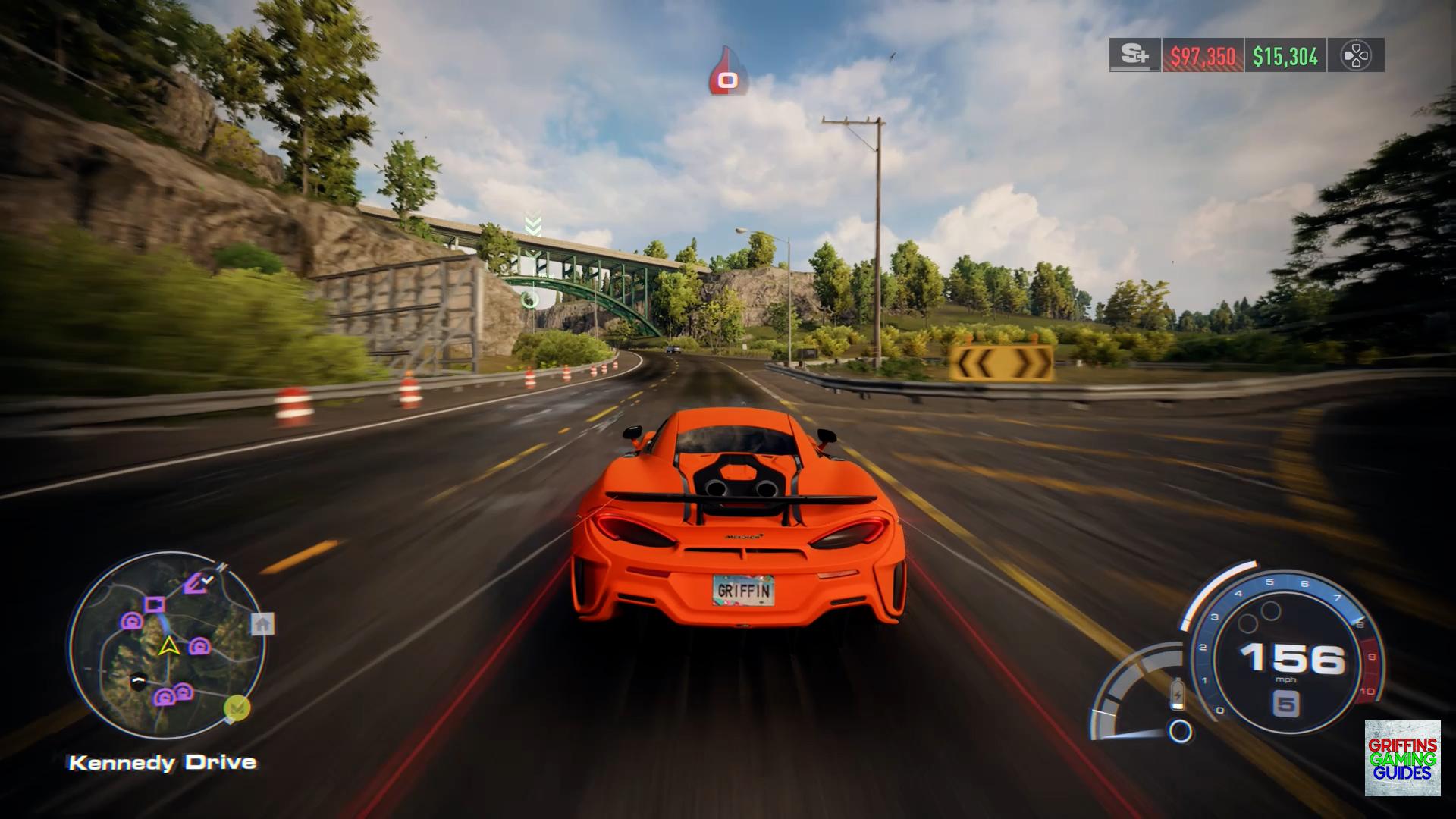
Task: Click the yellow player arrow on the minimap
Action: click(168, 646)
